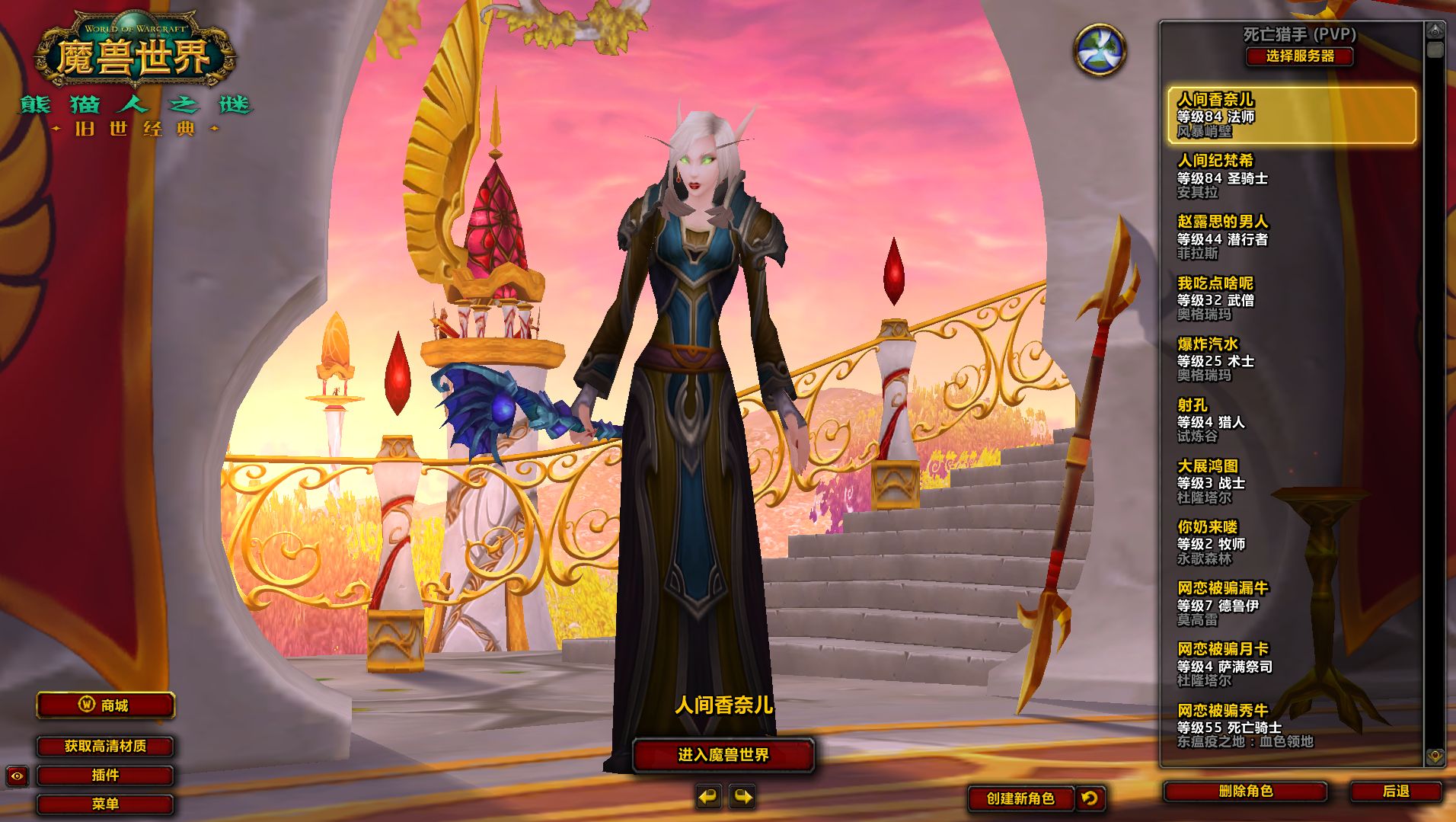Screen dimensions: 1456x822
Task: Click 获取高清材质 button
Action: 105,747
